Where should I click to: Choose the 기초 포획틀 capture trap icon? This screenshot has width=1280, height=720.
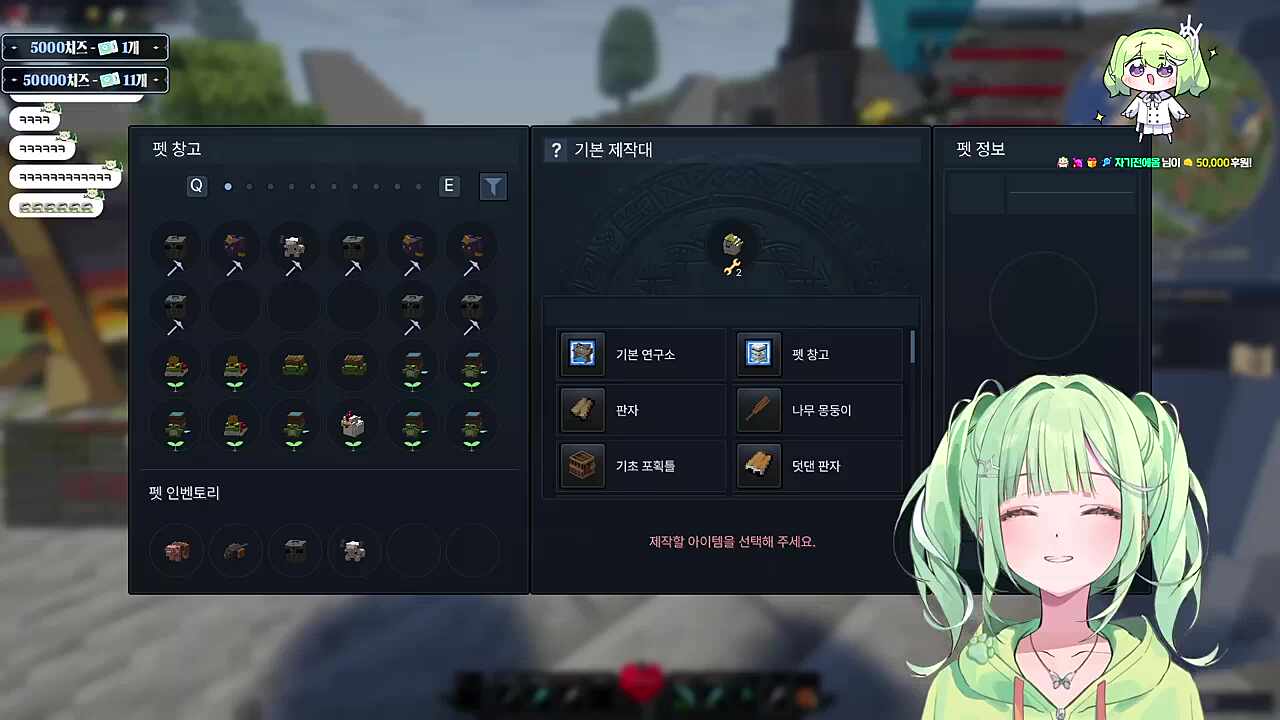(x=582, y=466)
